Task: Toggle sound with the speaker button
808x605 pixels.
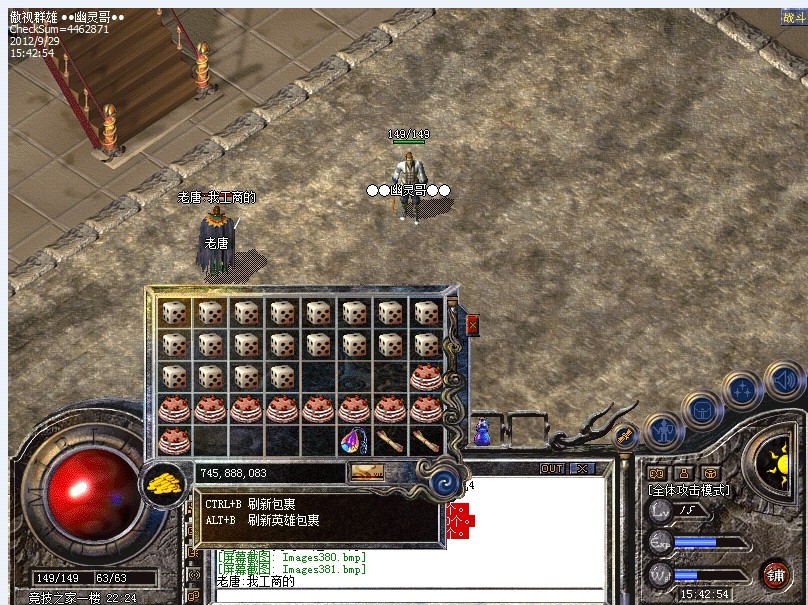Action: click(784, 381)
